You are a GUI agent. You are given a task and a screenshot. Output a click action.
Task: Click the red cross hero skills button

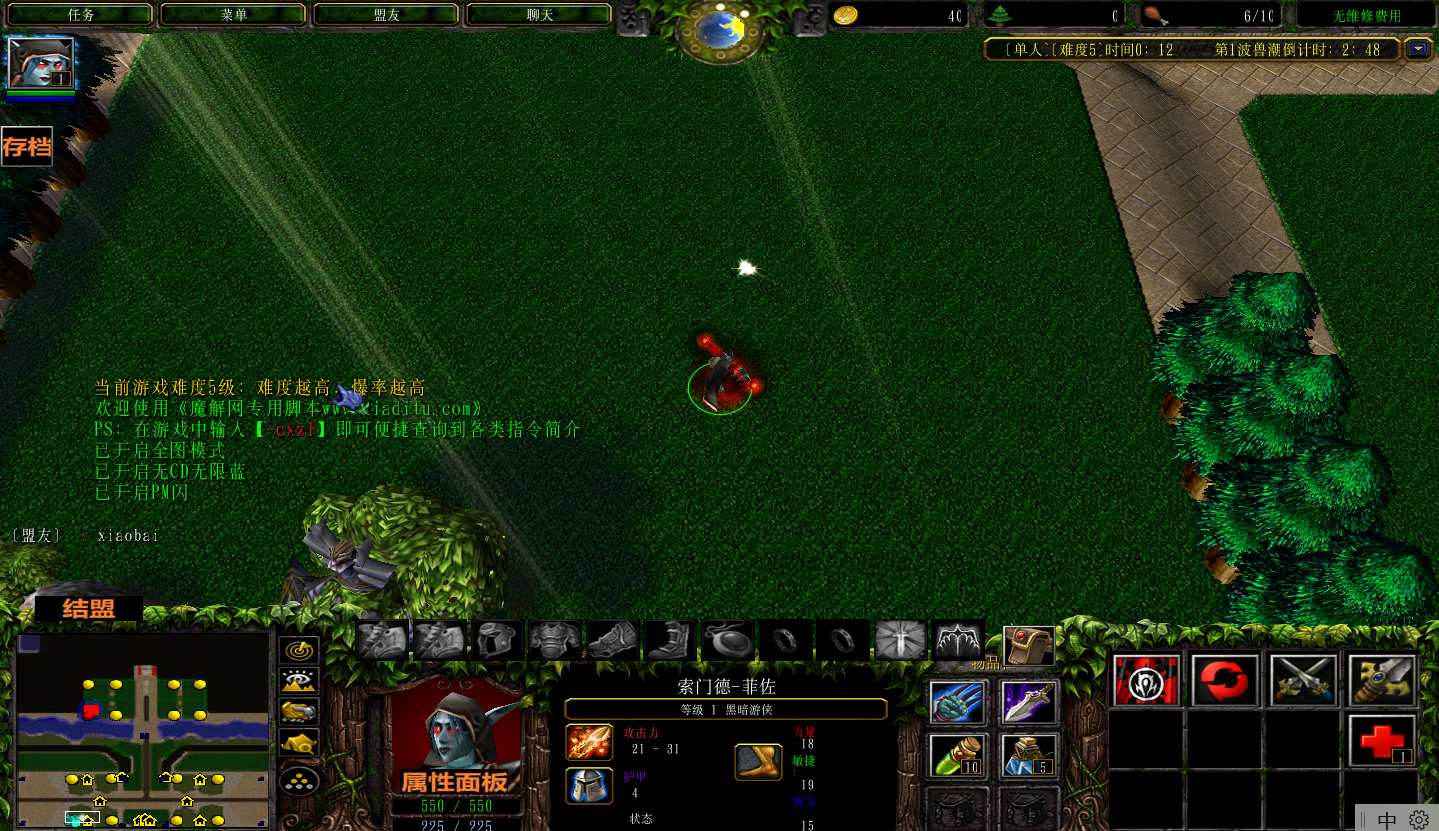[x=1381, y=741]
